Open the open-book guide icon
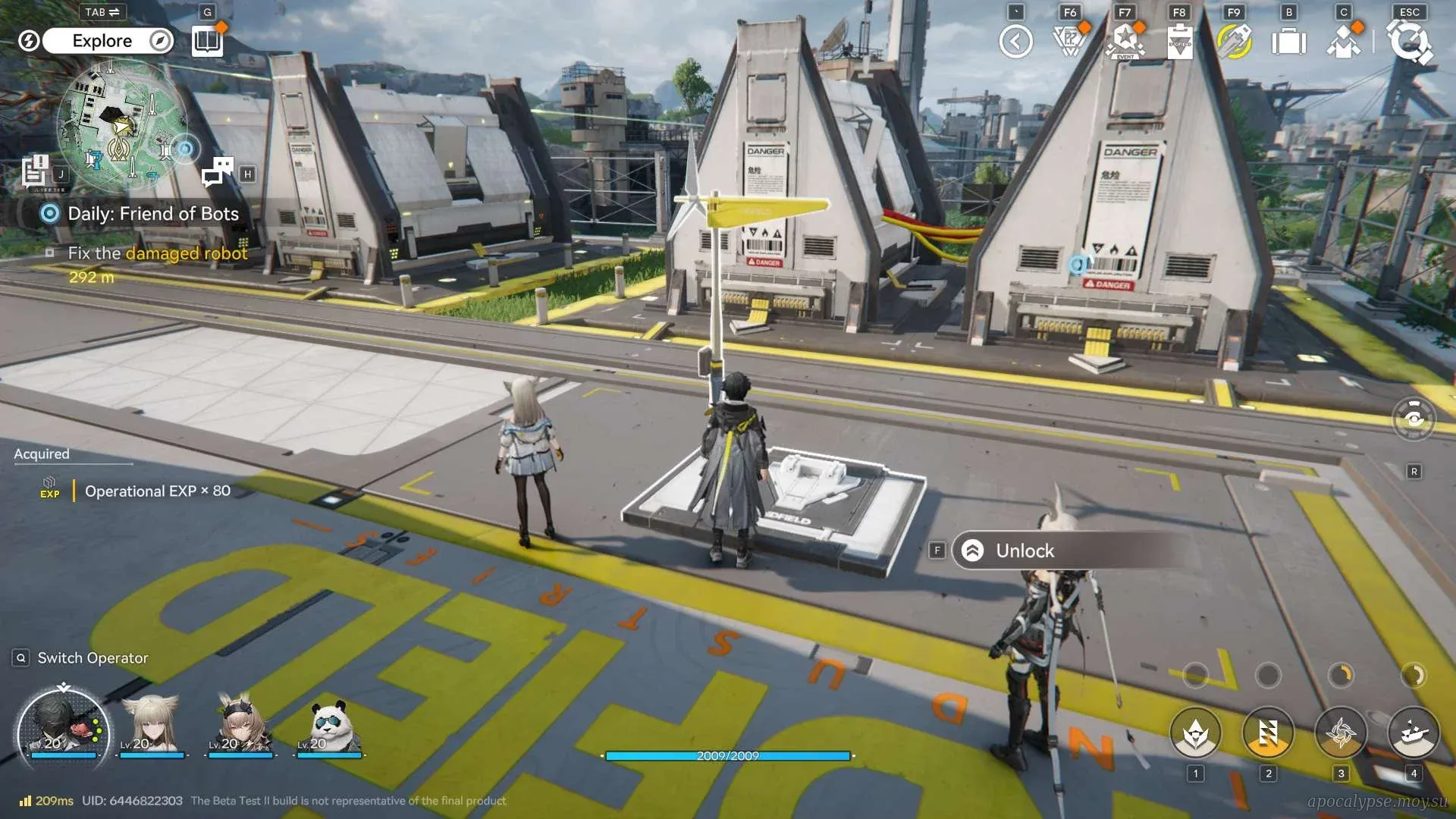This screenshot has height=819, width=1456. tap(206, 41)
